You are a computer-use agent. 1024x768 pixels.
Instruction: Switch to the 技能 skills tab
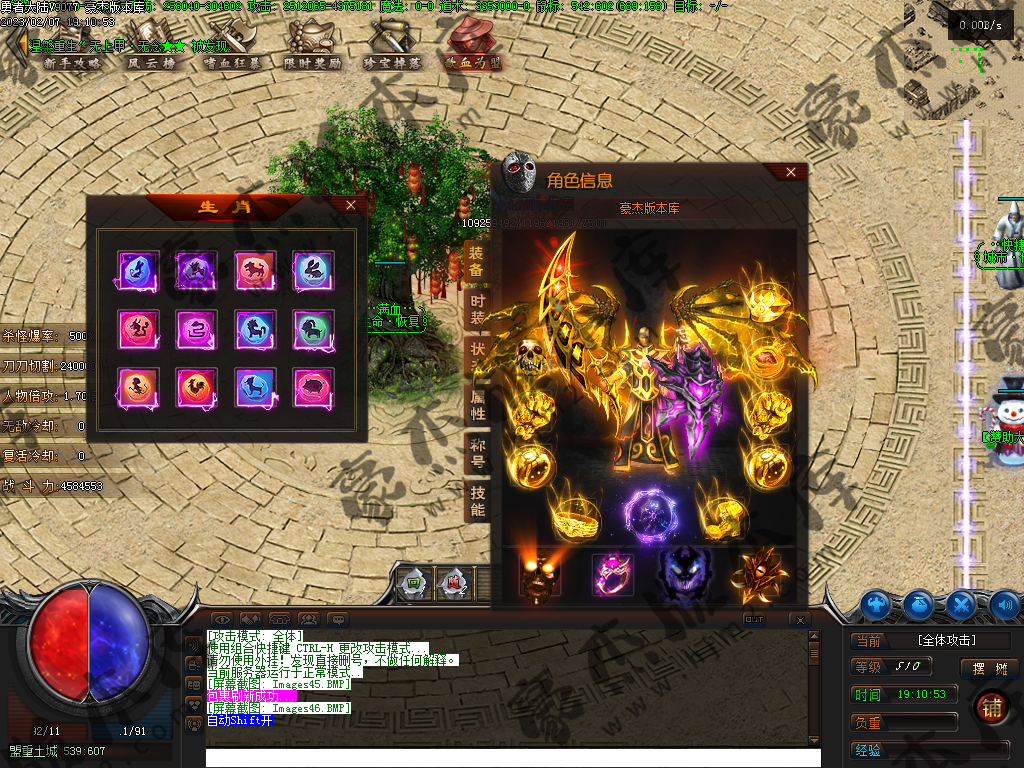tap(477, 502)
